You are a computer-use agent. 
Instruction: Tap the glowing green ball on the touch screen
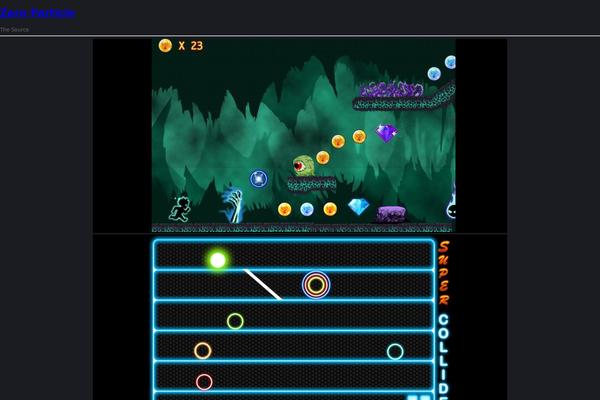[x=218, y=260]
